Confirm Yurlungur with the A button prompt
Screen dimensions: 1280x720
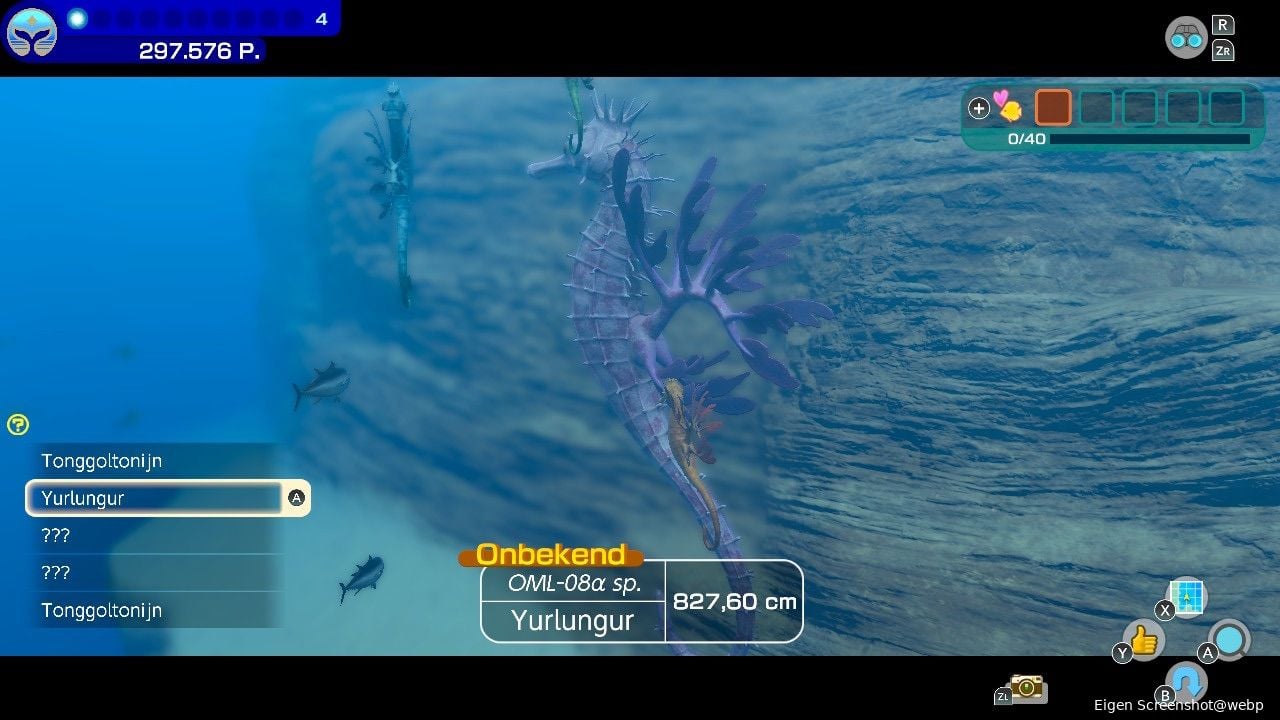[296, 497]
